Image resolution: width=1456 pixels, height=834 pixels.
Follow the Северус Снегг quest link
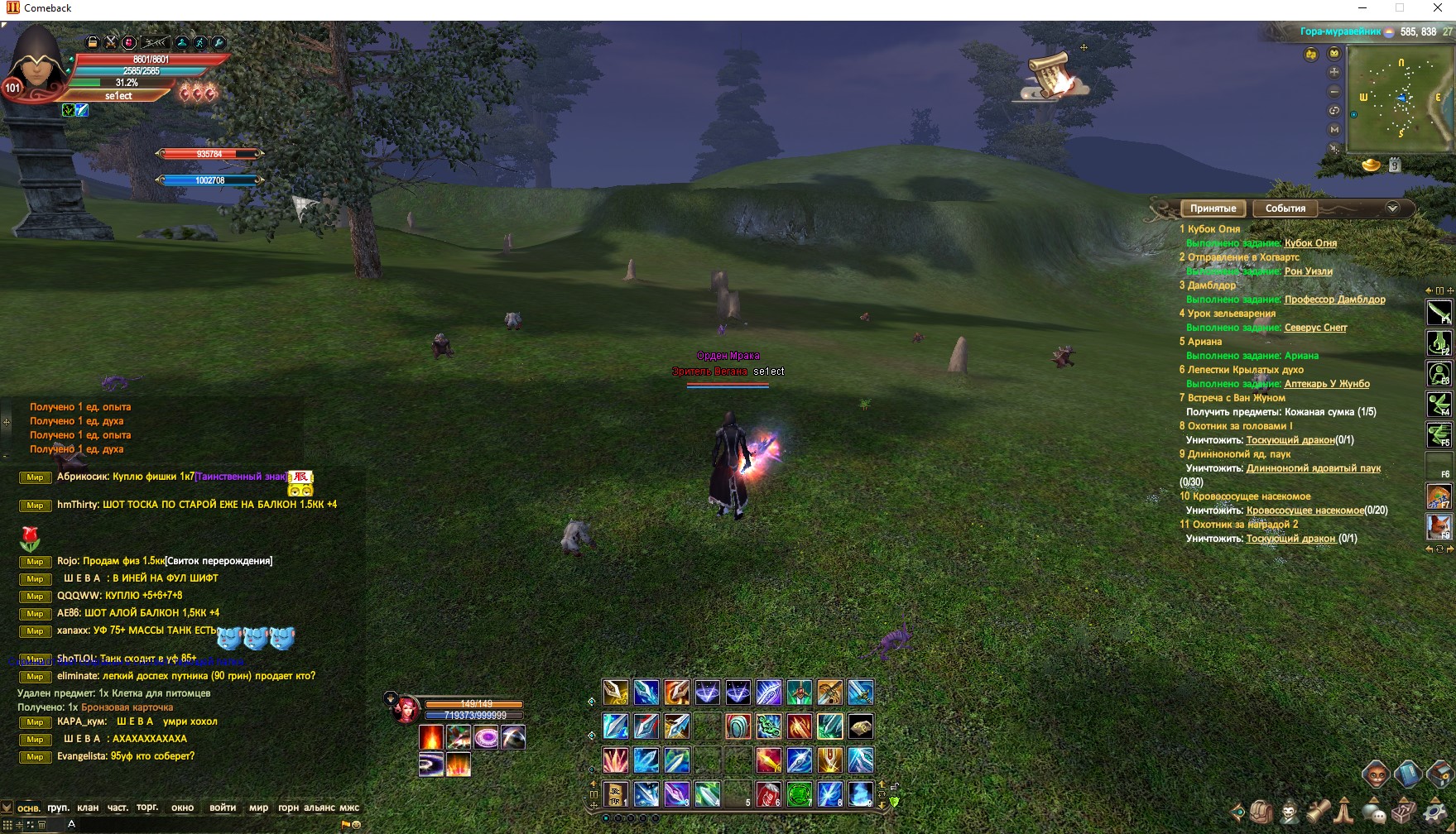(1315, 328)
